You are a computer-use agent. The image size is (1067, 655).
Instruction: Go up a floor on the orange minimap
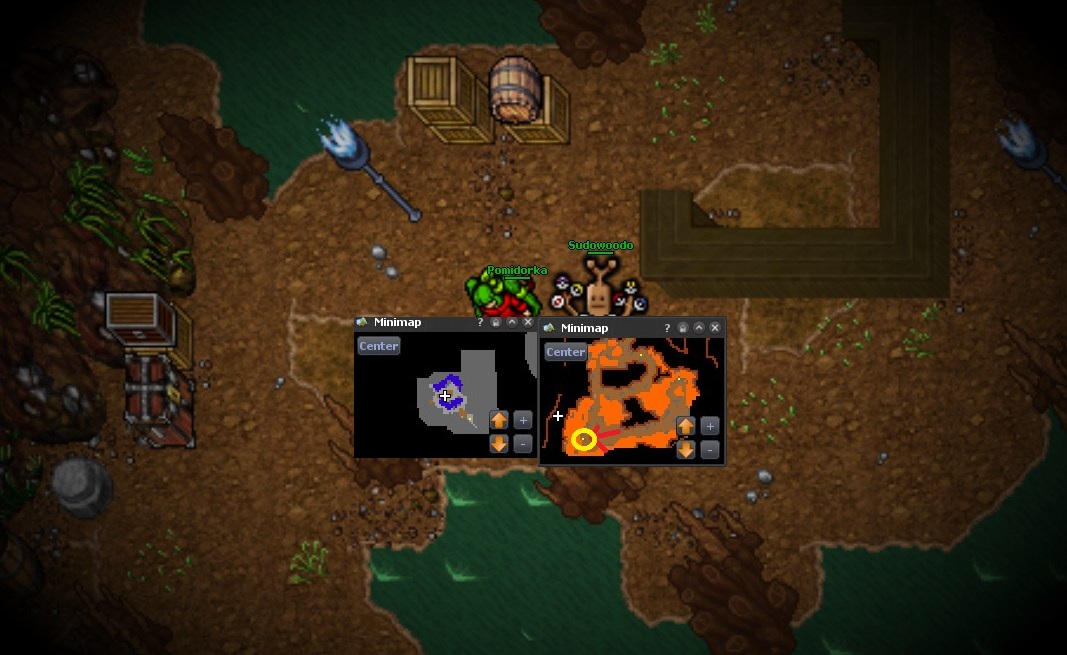pos(686,426)
